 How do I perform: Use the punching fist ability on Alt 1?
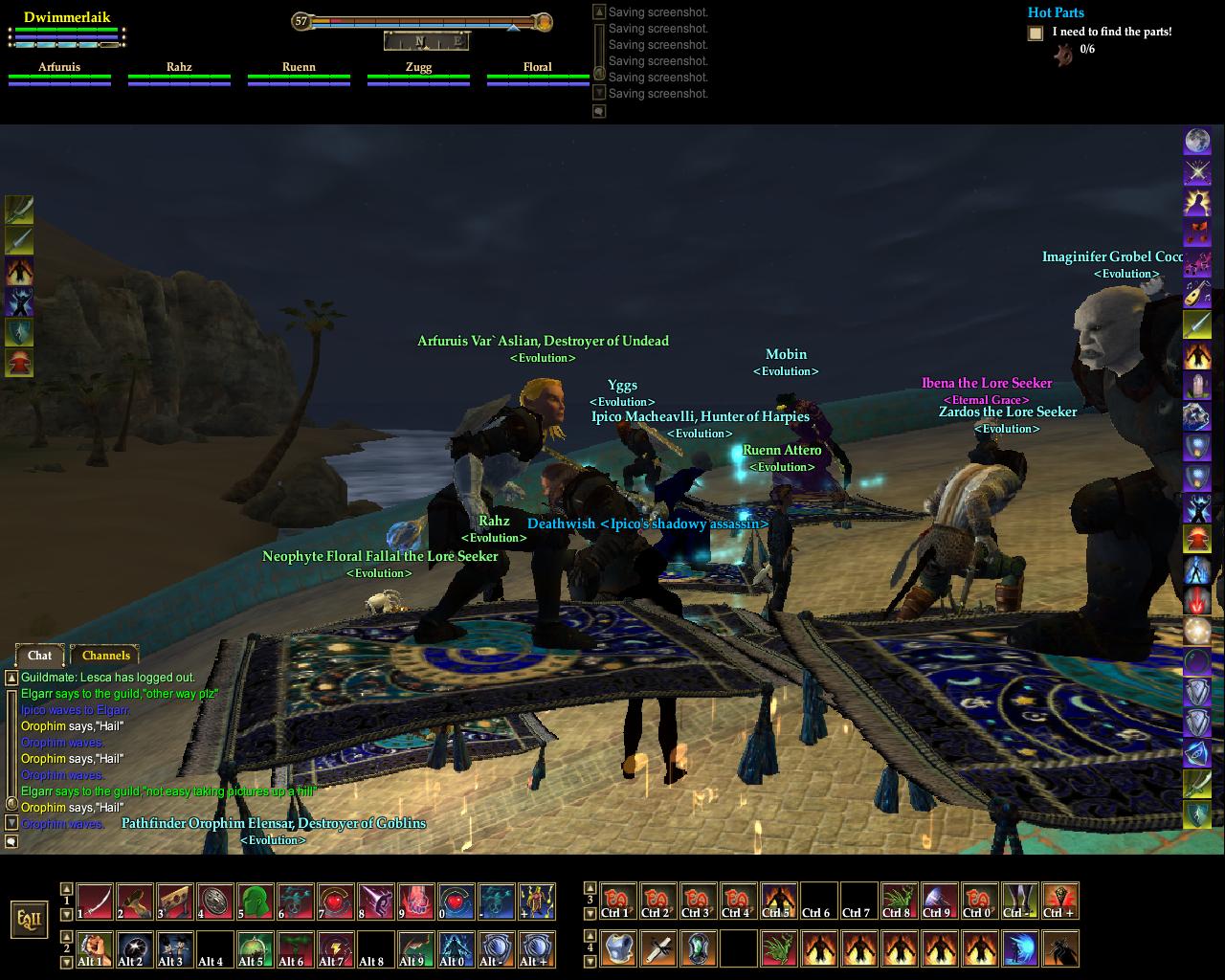pos(95,948)
